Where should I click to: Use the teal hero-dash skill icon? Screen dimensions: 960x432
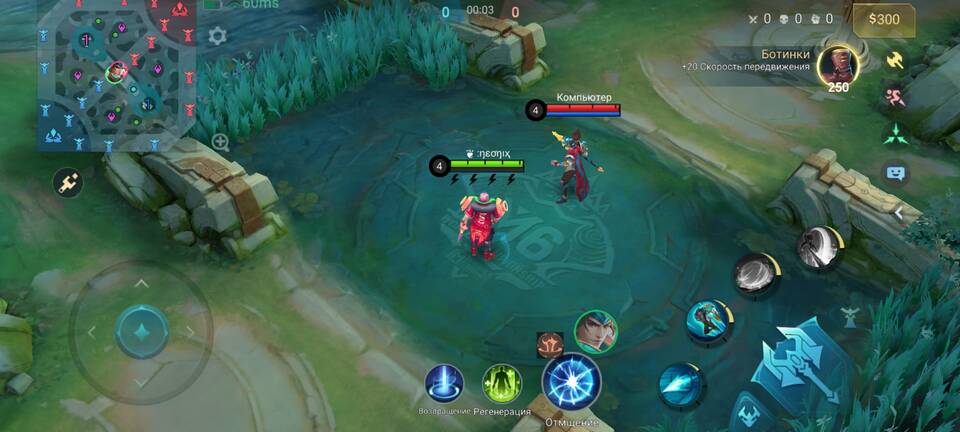pos(709,322)
